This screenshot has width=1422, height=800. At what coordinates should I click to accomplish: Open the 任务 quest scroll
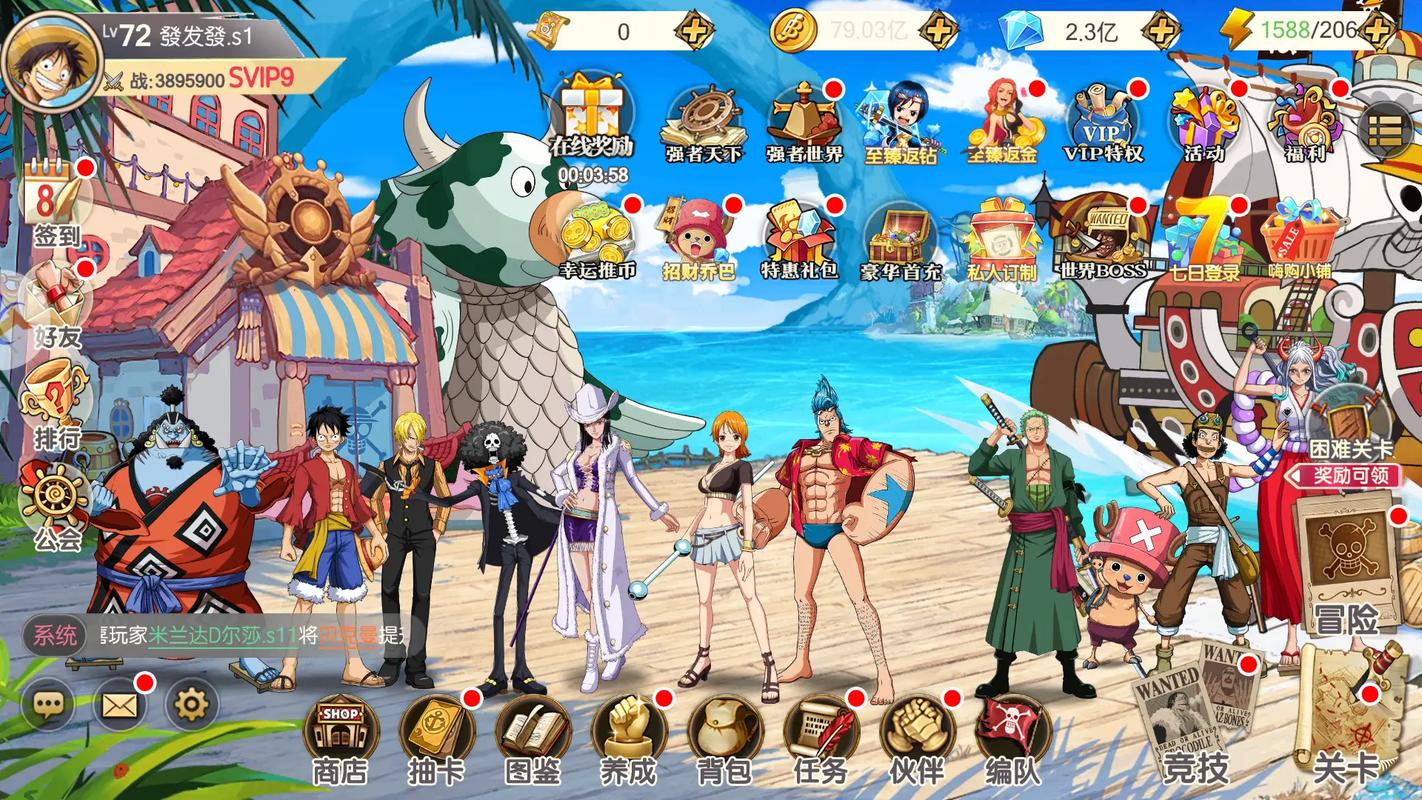click(x=821, y=730)
